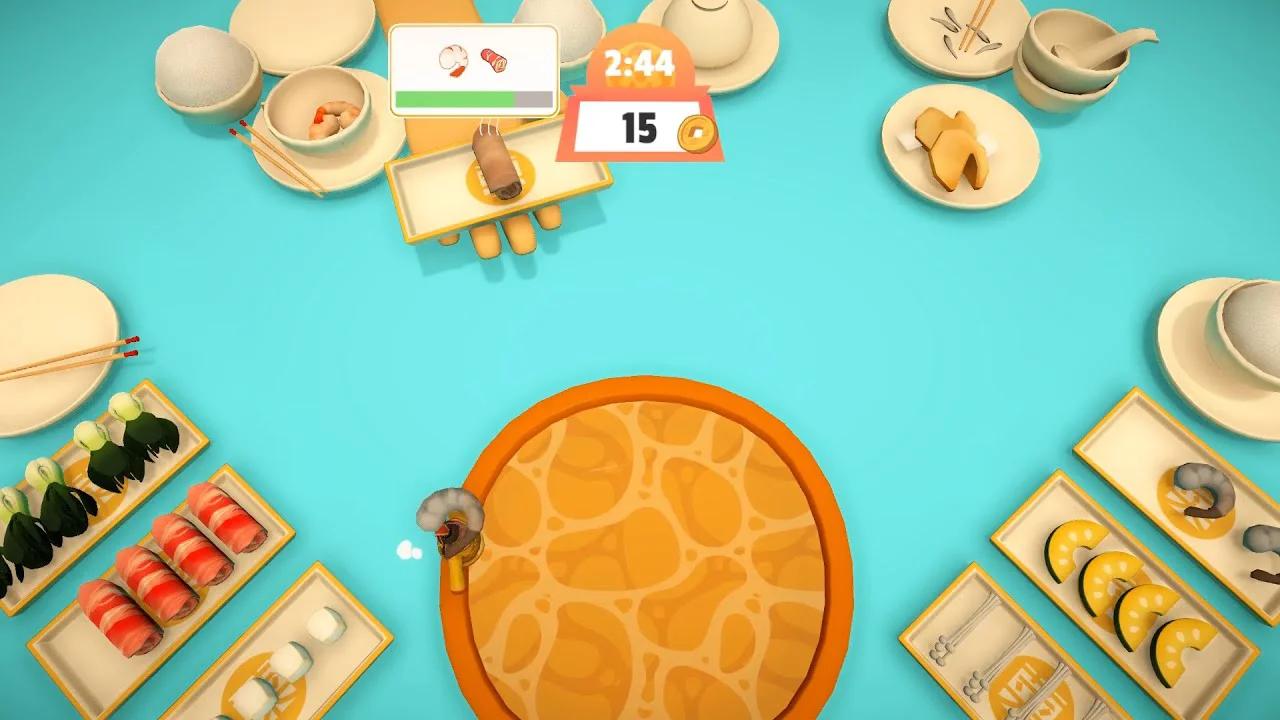This screenshot has height=720, width=1280.
Task: Click the cooked shrimp in the top-left bowl
Action: coord(325,120)
